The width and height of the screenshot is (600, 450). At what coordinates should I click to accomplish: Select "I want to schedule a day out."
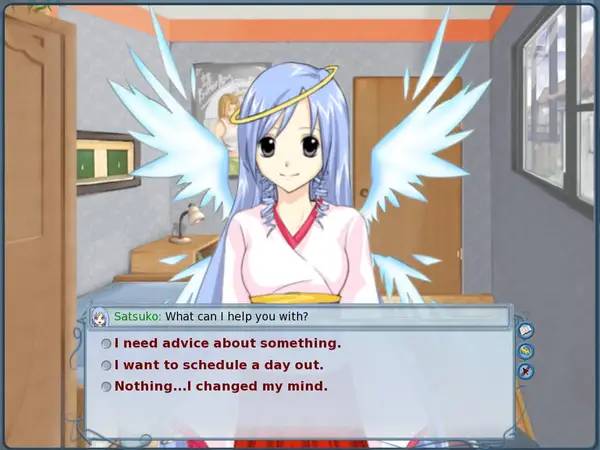pyautogui.click(x=222, y=365)
